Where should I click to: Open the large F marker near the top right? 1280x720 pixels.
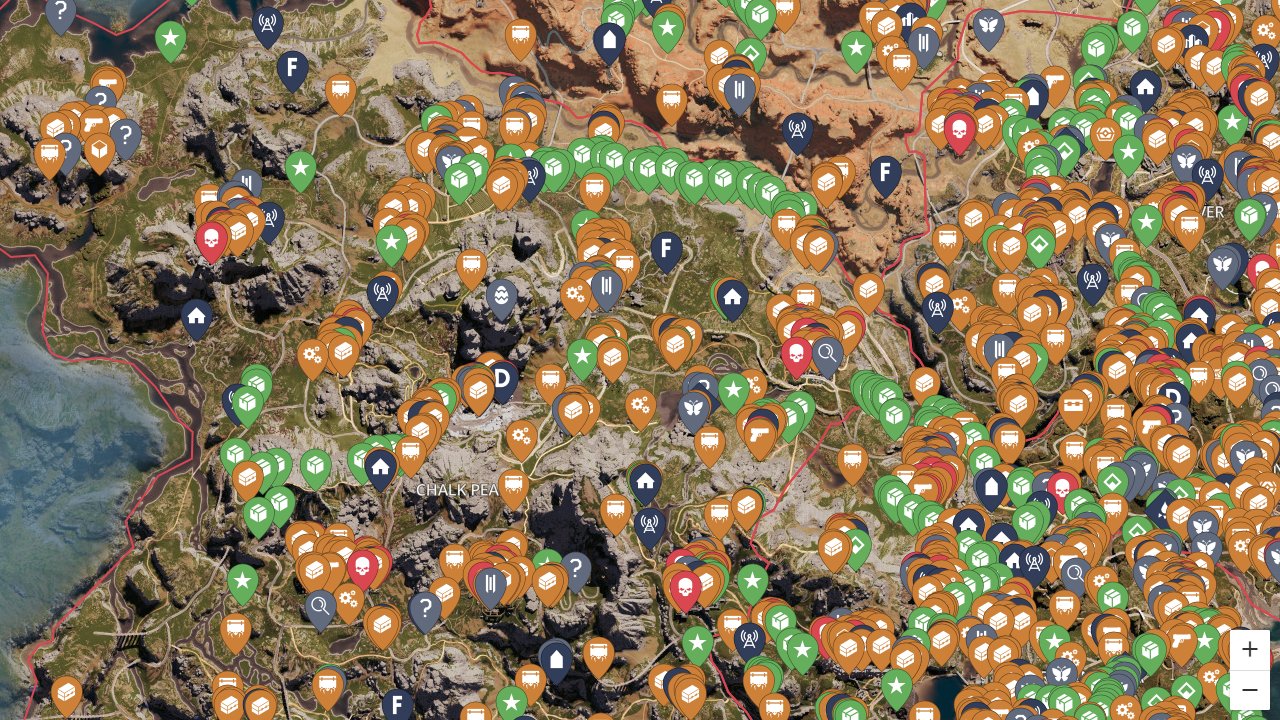click(x=885, y=172)
